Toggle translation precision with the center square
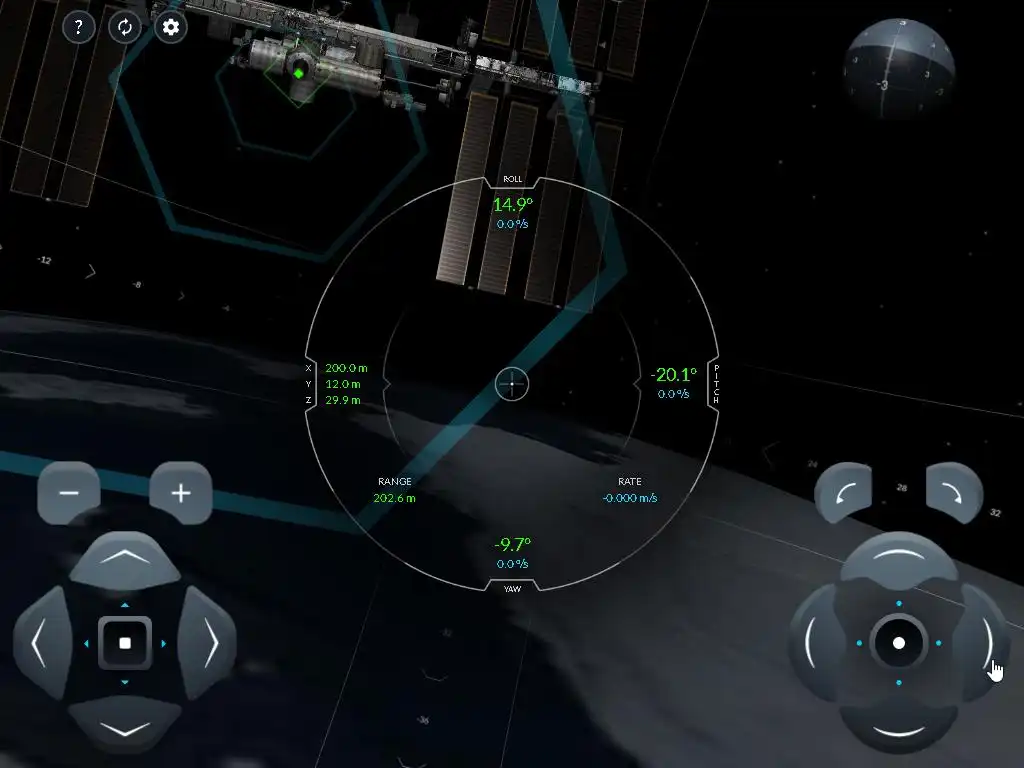Image resolution: width=1024 pixels, height=768 pixels. (x=125, y=643)
